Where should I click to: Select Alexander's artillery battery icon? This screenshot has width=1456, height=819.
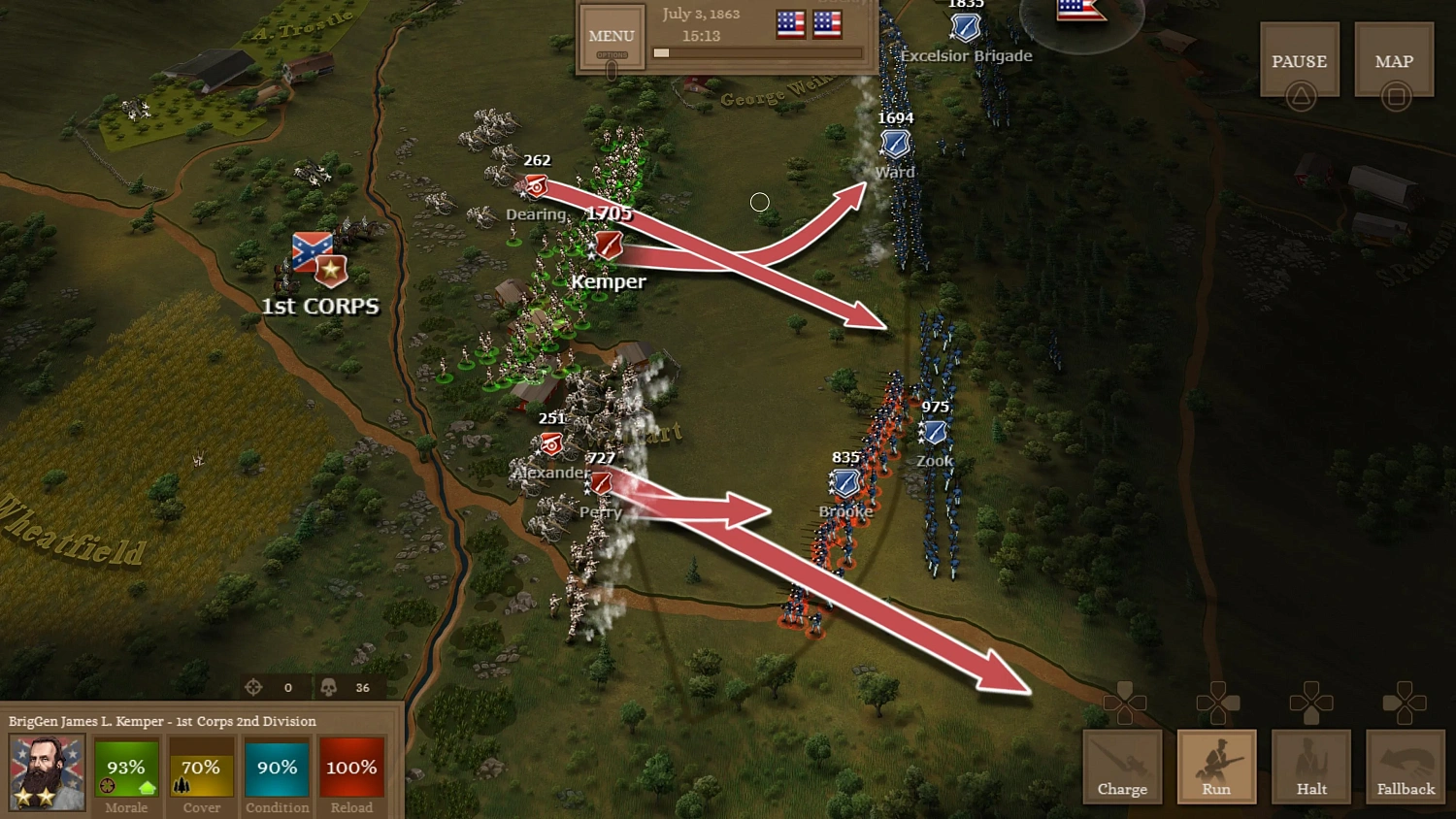(x=550, y=444)
